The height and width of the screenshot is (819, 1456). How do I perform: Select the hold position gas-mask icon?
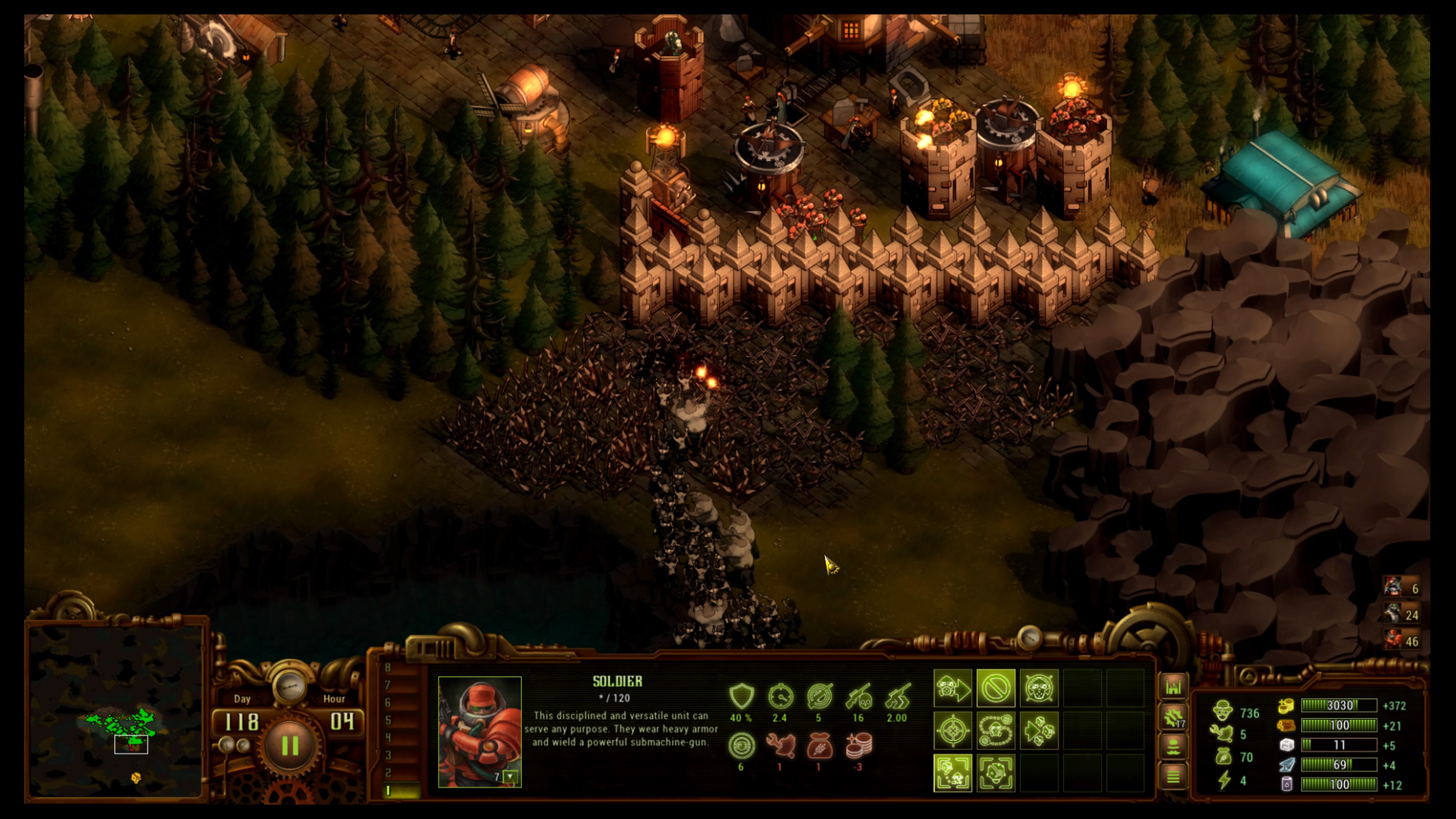tap(1038, 689)
